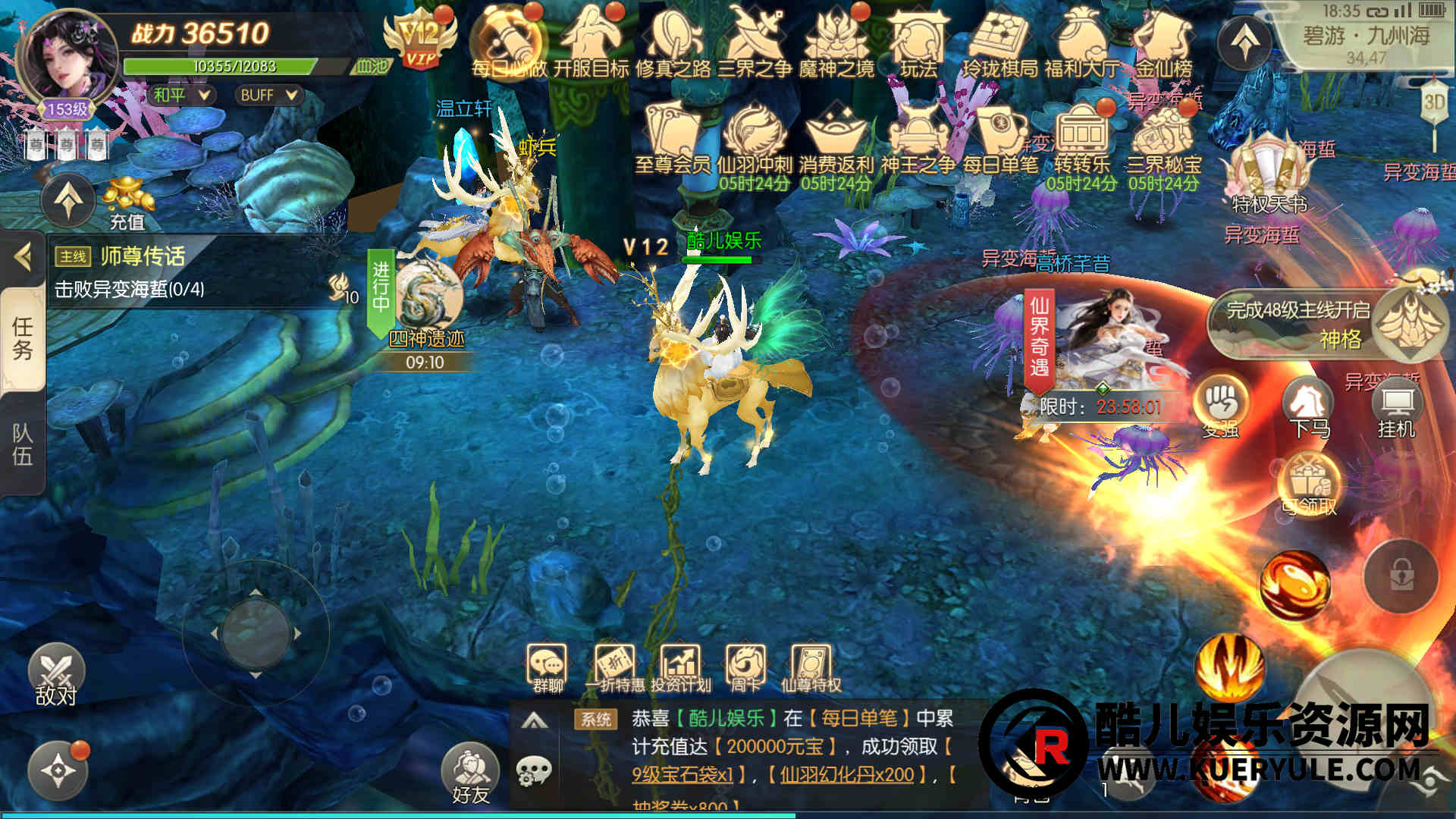This screenshot has height=819, width=1456.
Task: Open the 变强 power-up menu
Action: click(1221, 408)
